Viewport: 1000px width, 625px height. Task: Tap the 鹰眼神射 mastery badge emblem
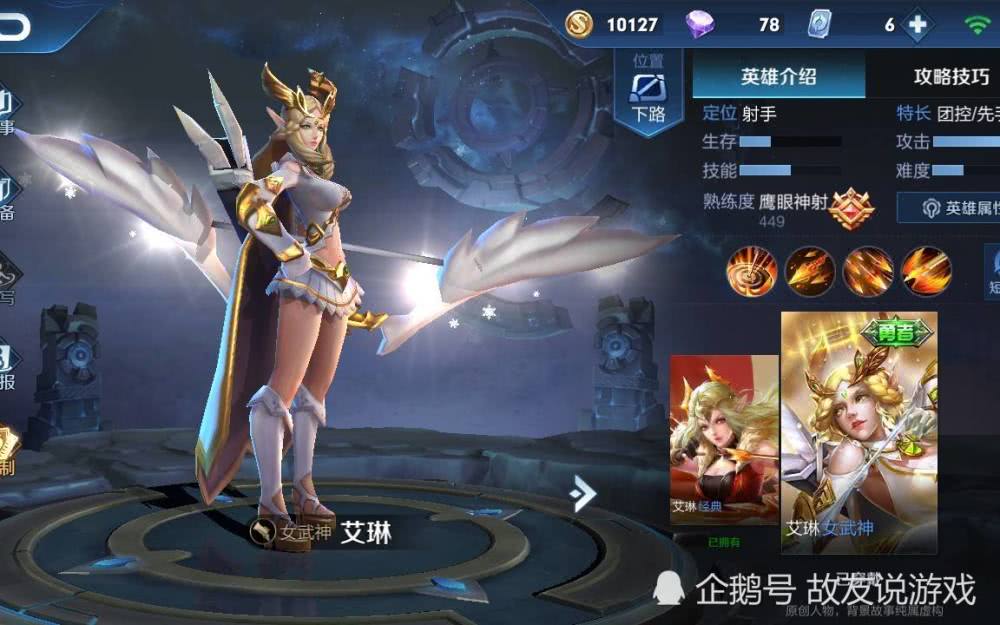coord(851,208)
